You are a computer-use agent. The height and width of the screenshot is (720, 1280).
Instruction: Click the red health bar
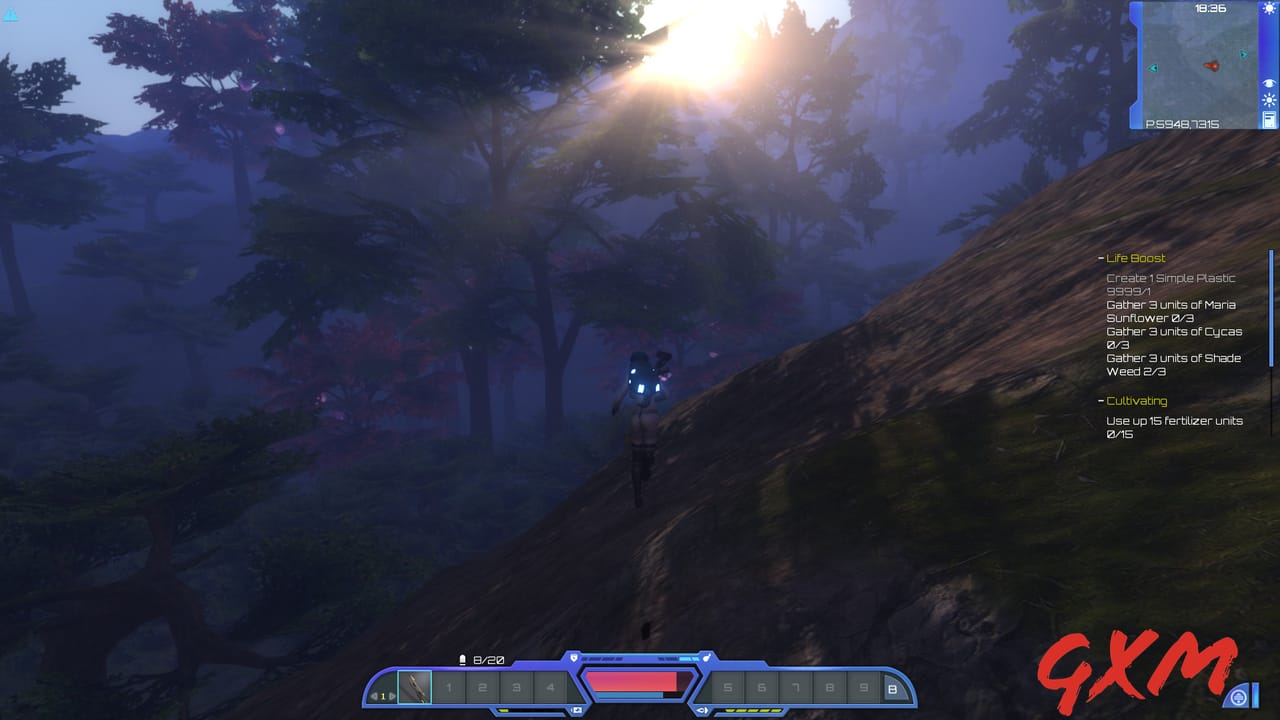pos(632,683)
